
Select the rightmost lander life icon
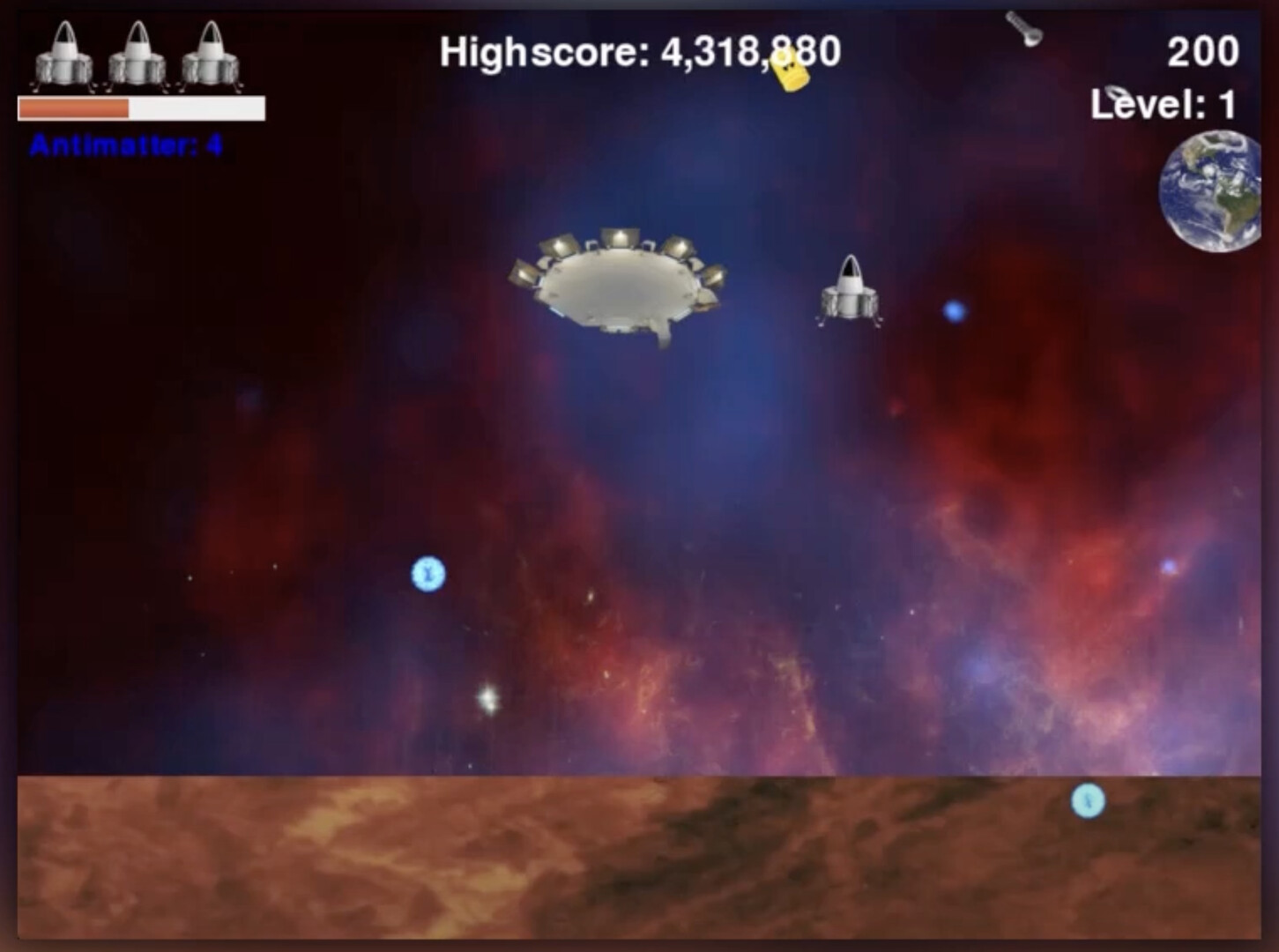pos(209,57)
